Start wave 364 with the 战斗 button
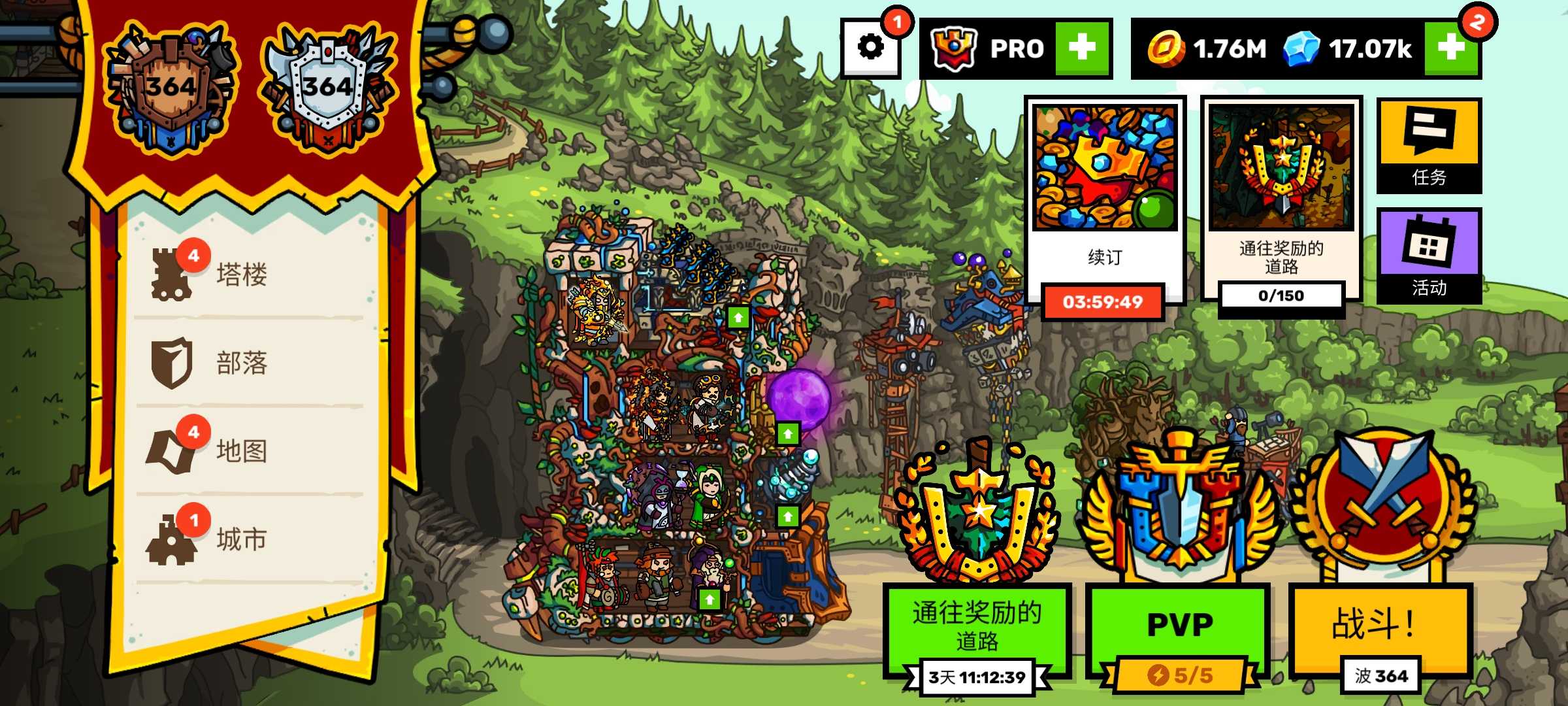The width and height of the screenshot is (1568, 706). tap(1380, 624)
